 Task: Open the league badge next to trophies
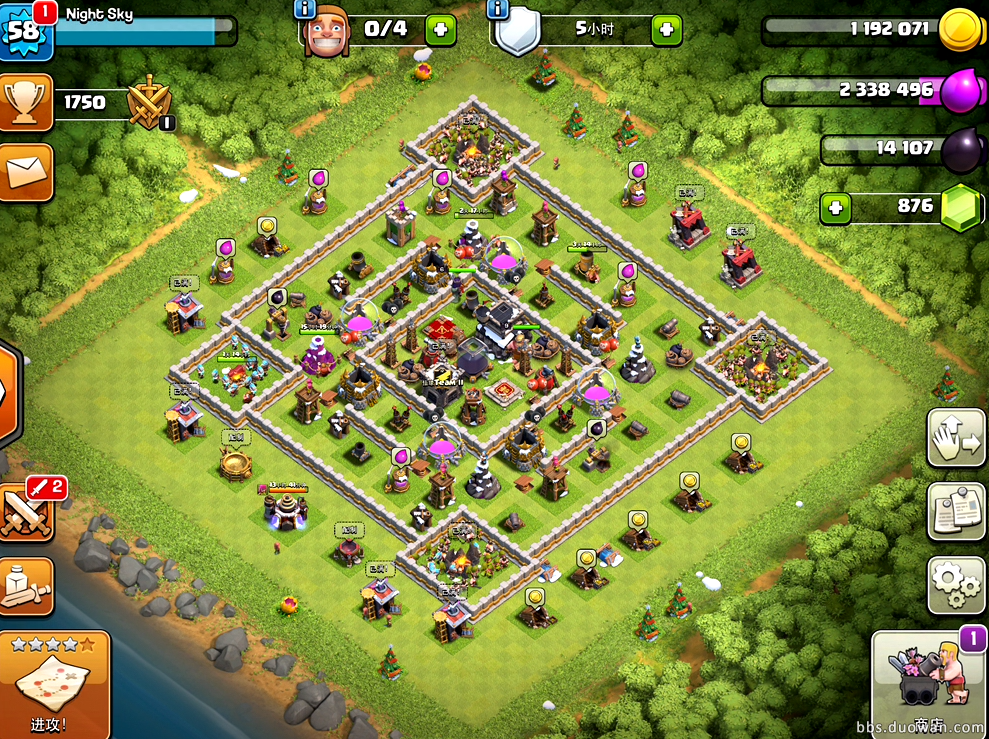click(x=150, y=102)
